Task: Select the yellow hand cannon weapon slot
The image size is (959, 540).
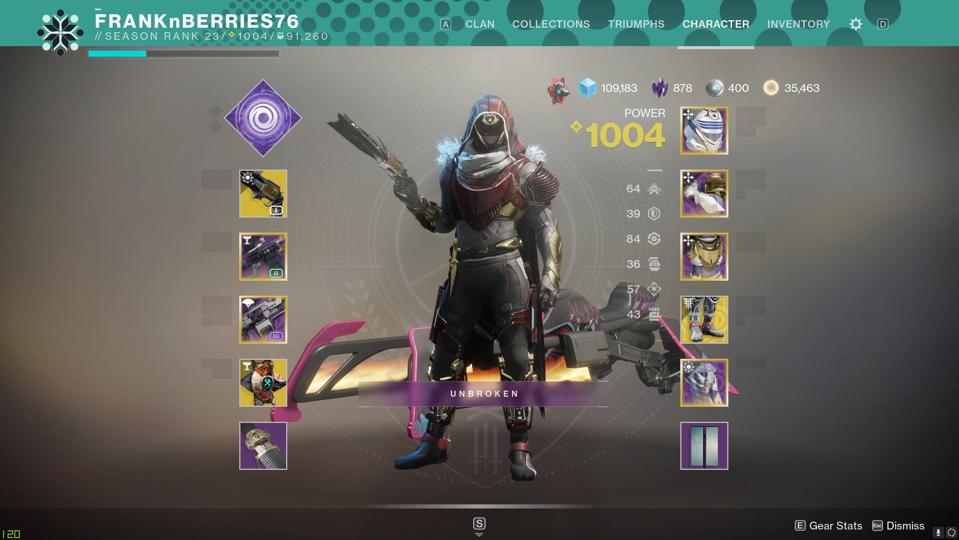Action: (x=263, y=193)
